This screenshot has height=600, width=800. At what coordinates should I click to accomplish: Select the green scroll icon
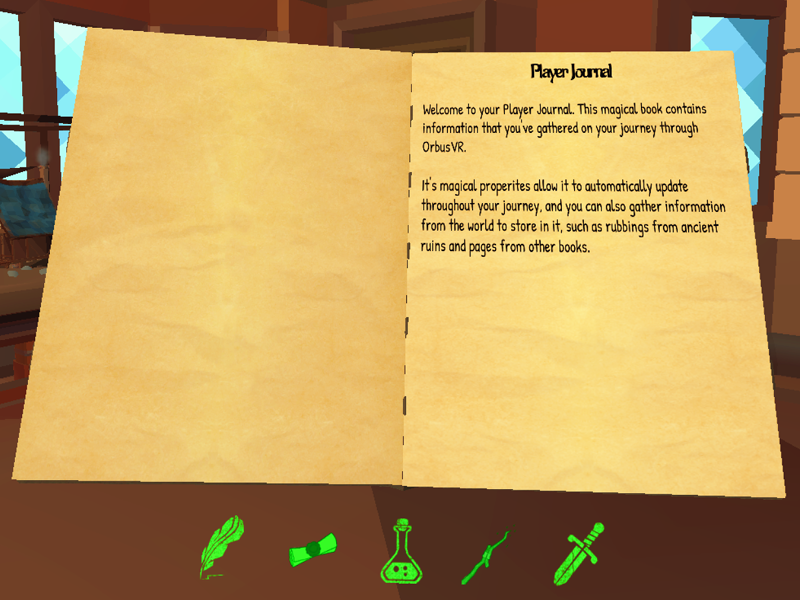tap(313, 550)
